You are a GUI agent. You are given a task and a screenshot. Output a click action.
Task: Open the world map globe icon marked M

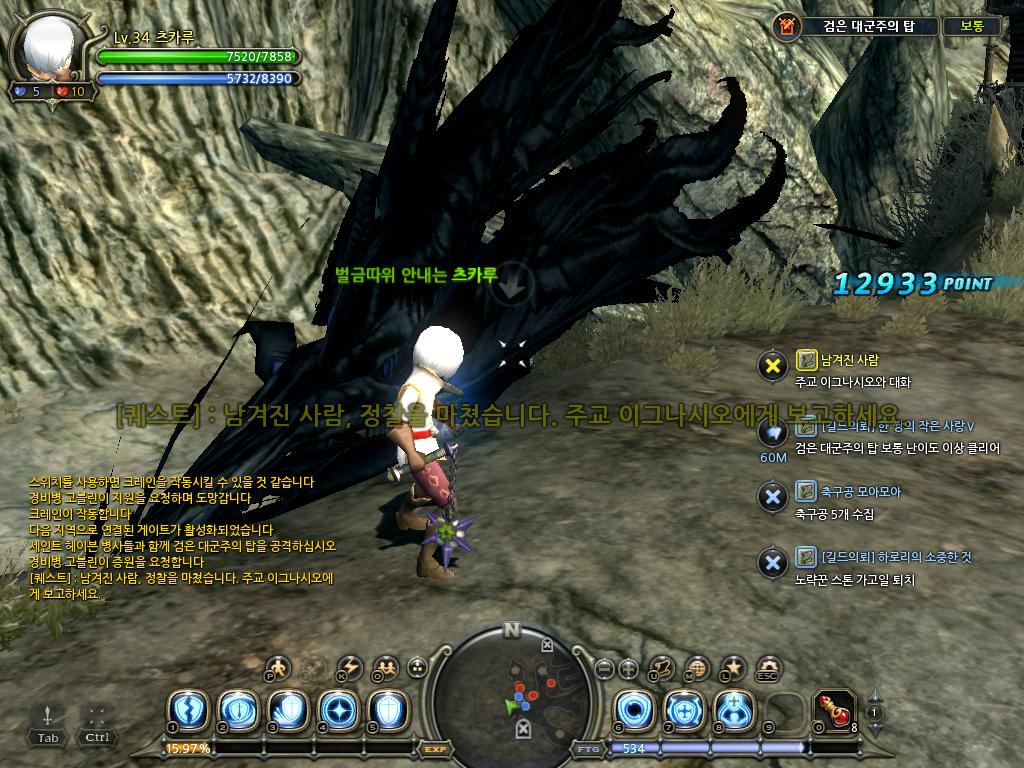click(698, 667)
